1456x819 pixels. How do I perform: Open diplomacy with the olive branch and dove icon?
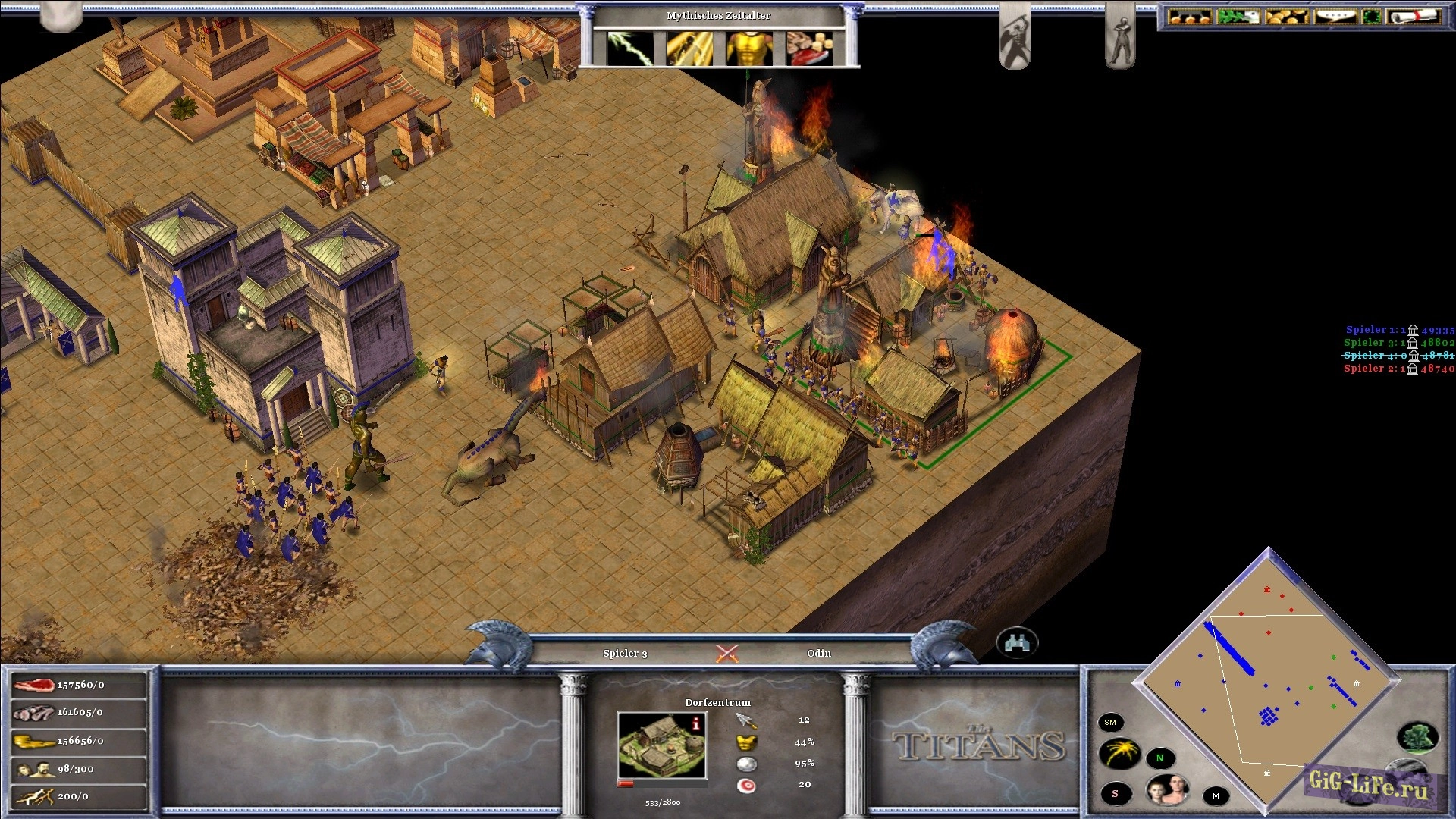coord(1238,17)
